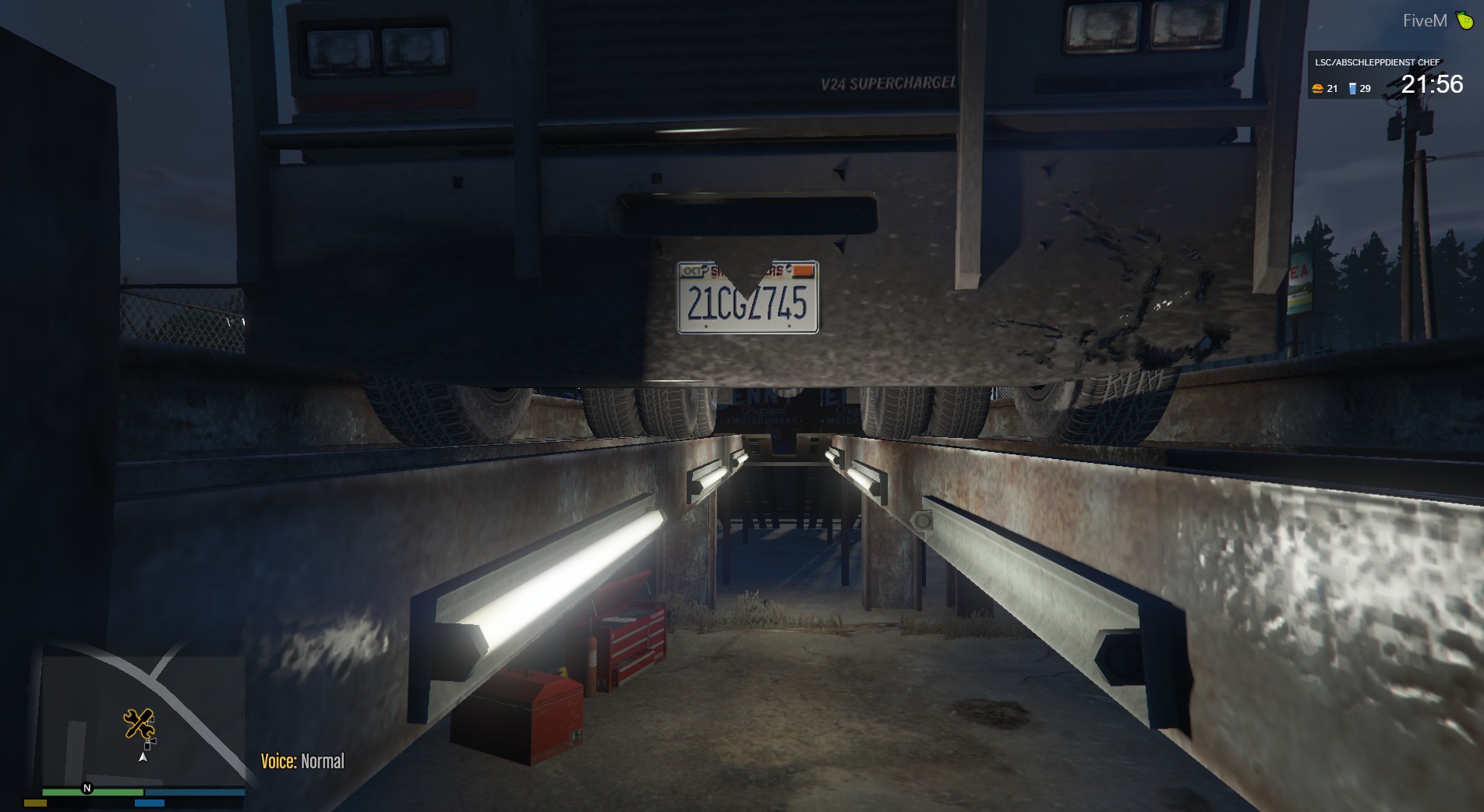This screenshot has height=812, width=1484.
Task: Toggle the thirst value 29 display
Action: (1365, 88)
